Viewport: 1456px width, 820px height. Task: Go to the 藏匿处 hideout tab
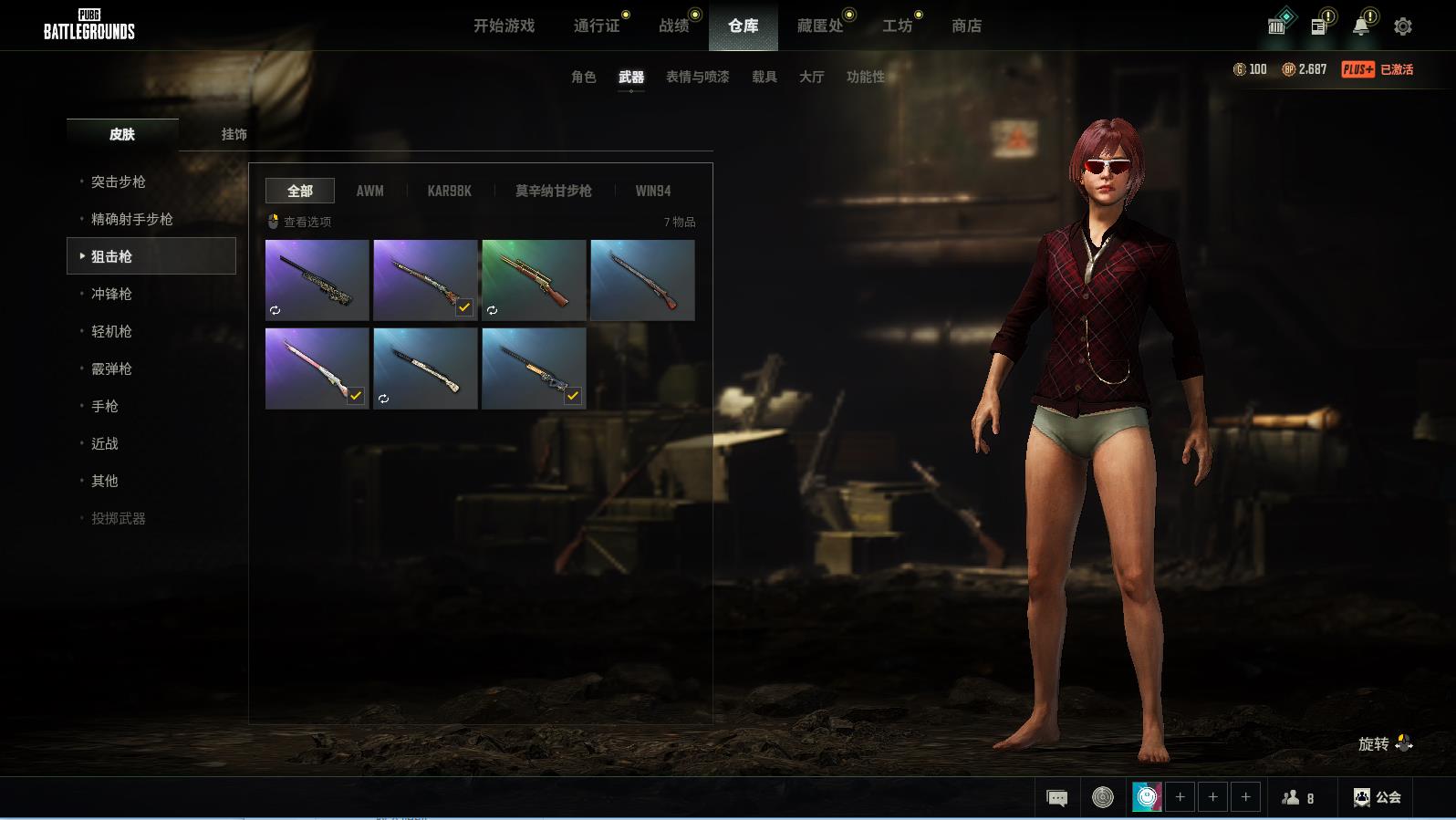[x=820, y=26]
